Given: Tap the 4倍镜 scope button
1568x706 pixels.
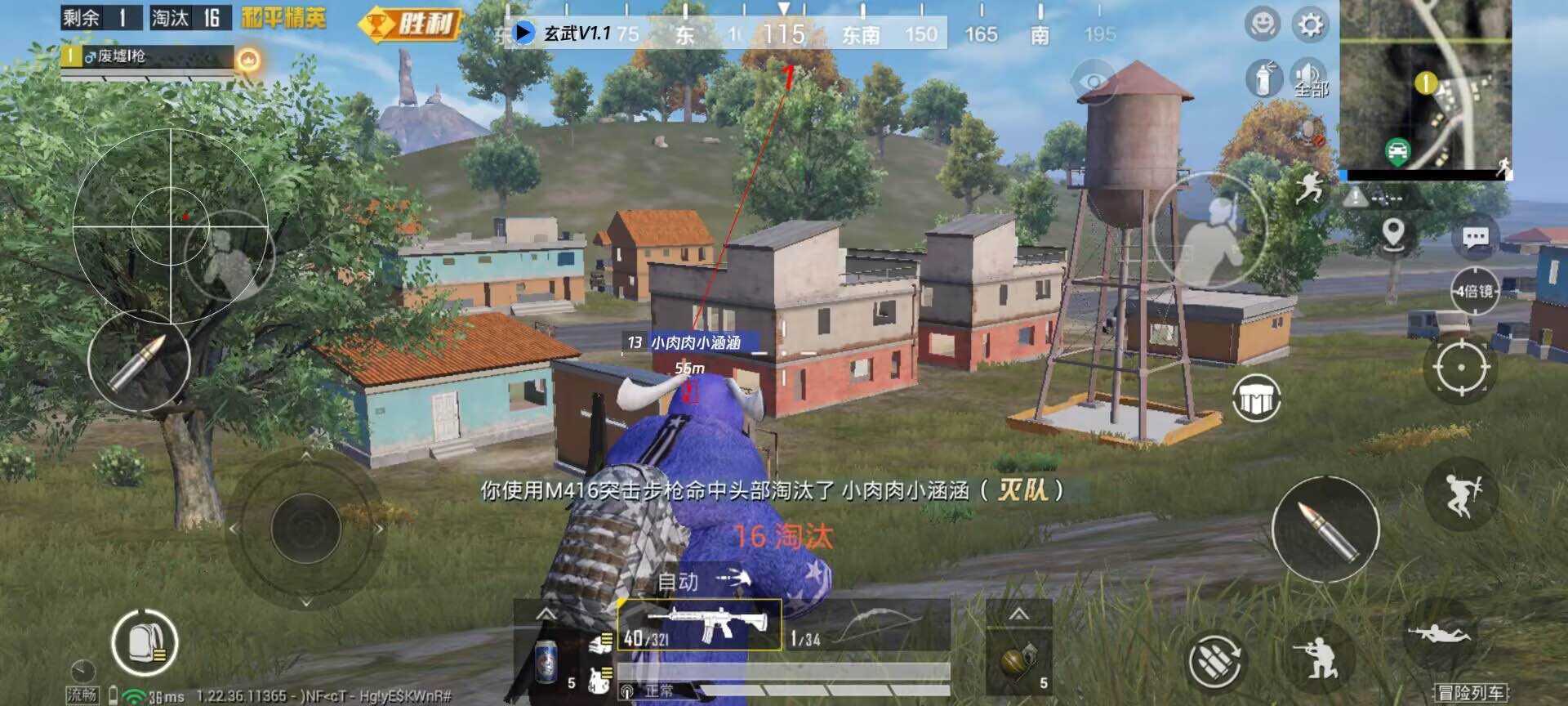Looking at the screenshot, I should (x=1474, y=291).
